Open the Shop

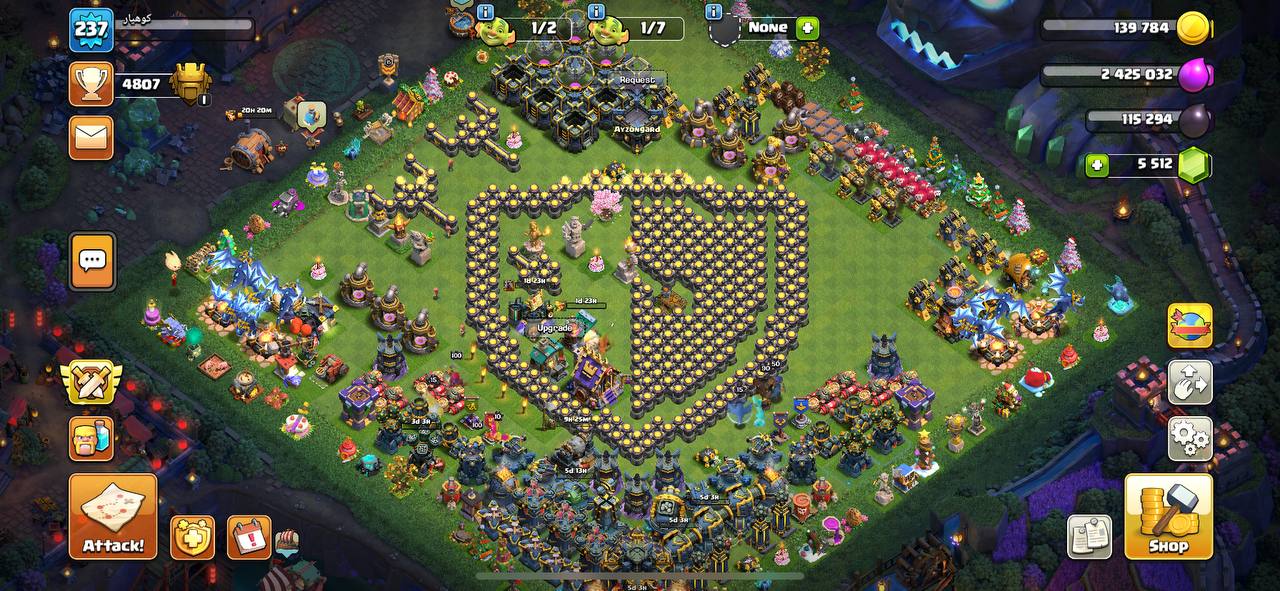click(1168, 516)
